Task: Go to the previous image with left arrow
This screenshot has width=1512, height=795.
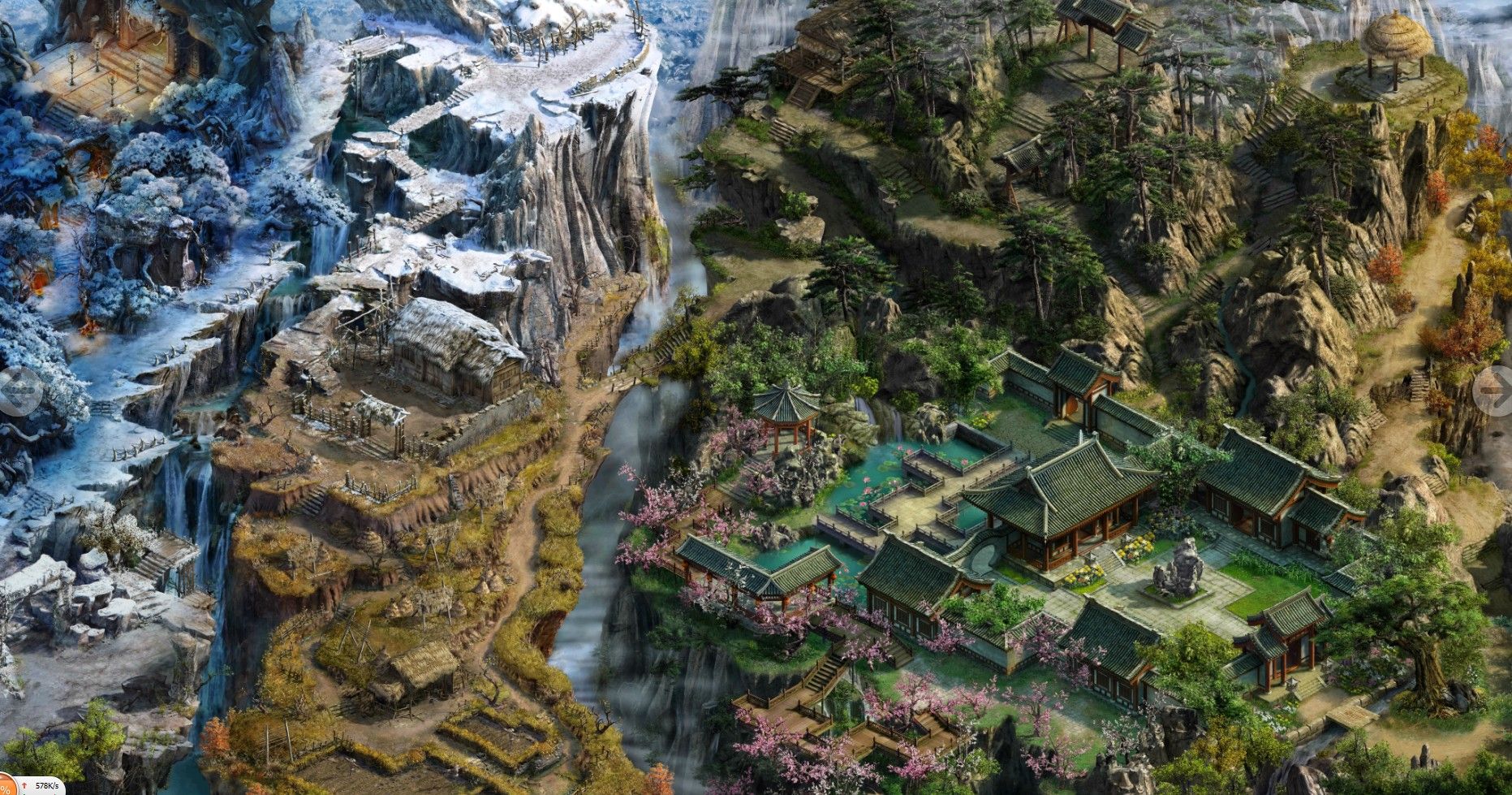Action: click(x=18, y=391)
